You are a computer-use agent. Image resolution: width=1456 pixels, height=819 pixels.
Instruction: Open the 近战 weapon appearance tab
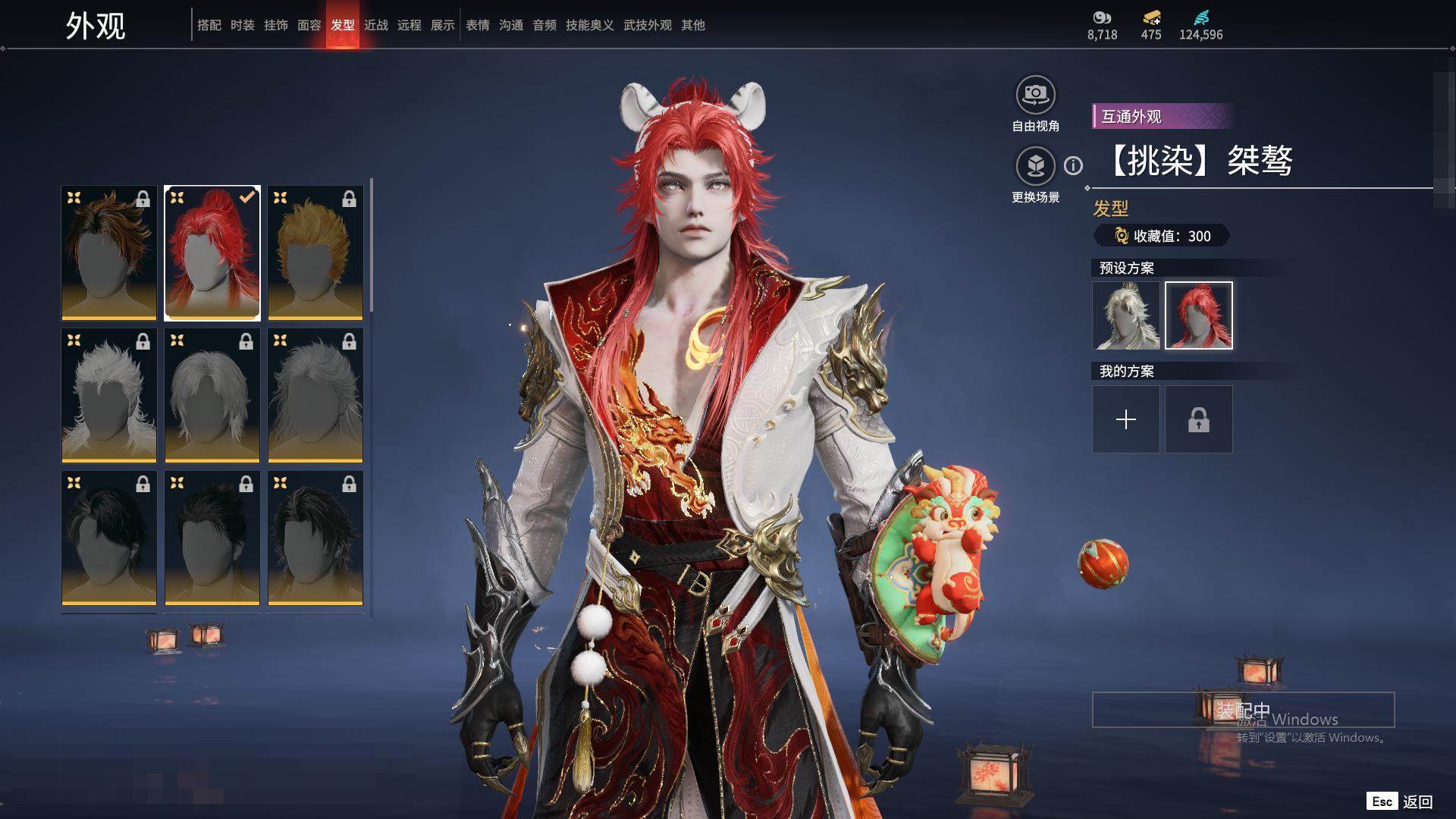pyautogui.click(x=376, y=25)
